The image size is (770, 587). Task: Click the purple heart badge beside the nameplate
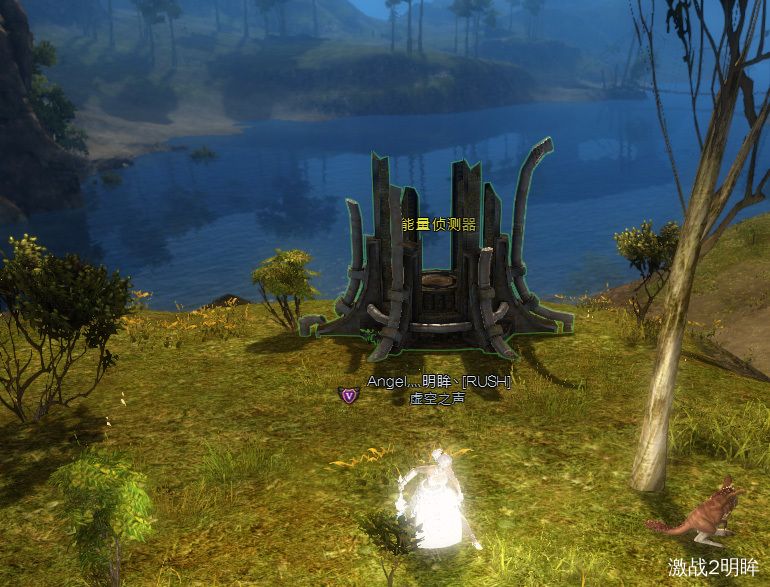(x=348, y=396)
